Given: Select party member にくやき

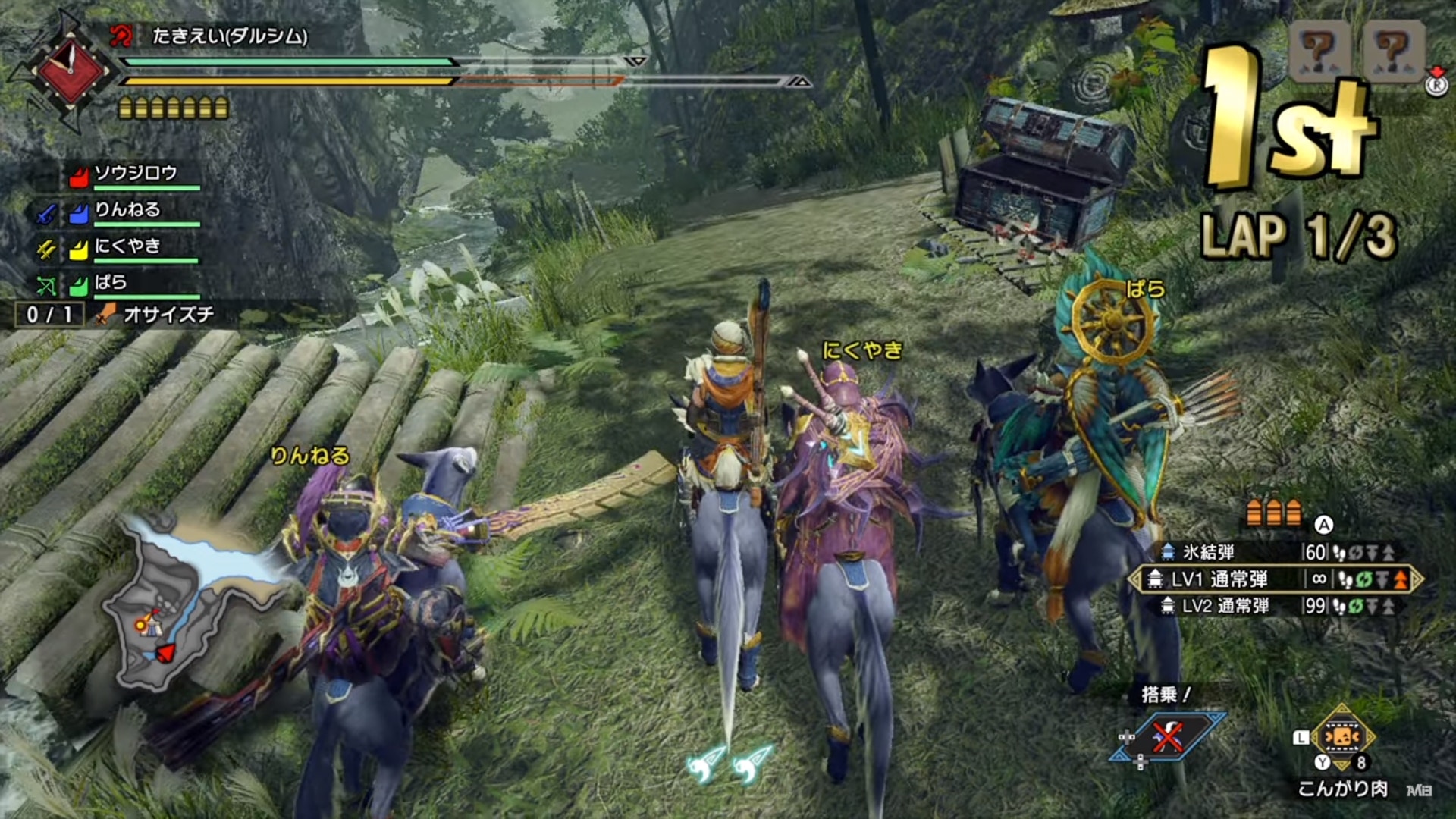Looking at the screenshot, I should click(127, 246).
